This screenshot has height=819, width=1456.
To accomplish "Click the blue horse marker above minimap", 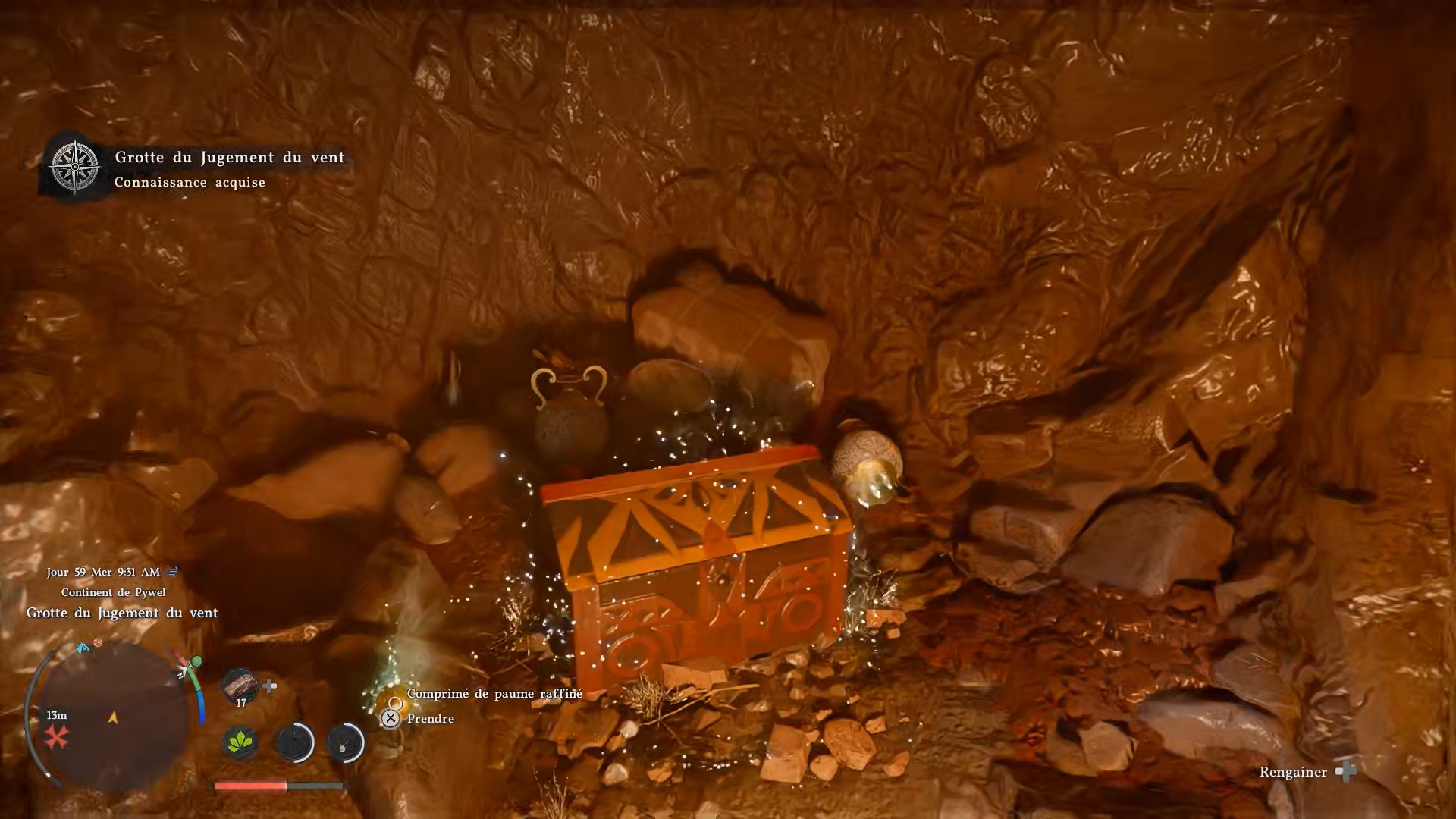I will tap(82, 648).
